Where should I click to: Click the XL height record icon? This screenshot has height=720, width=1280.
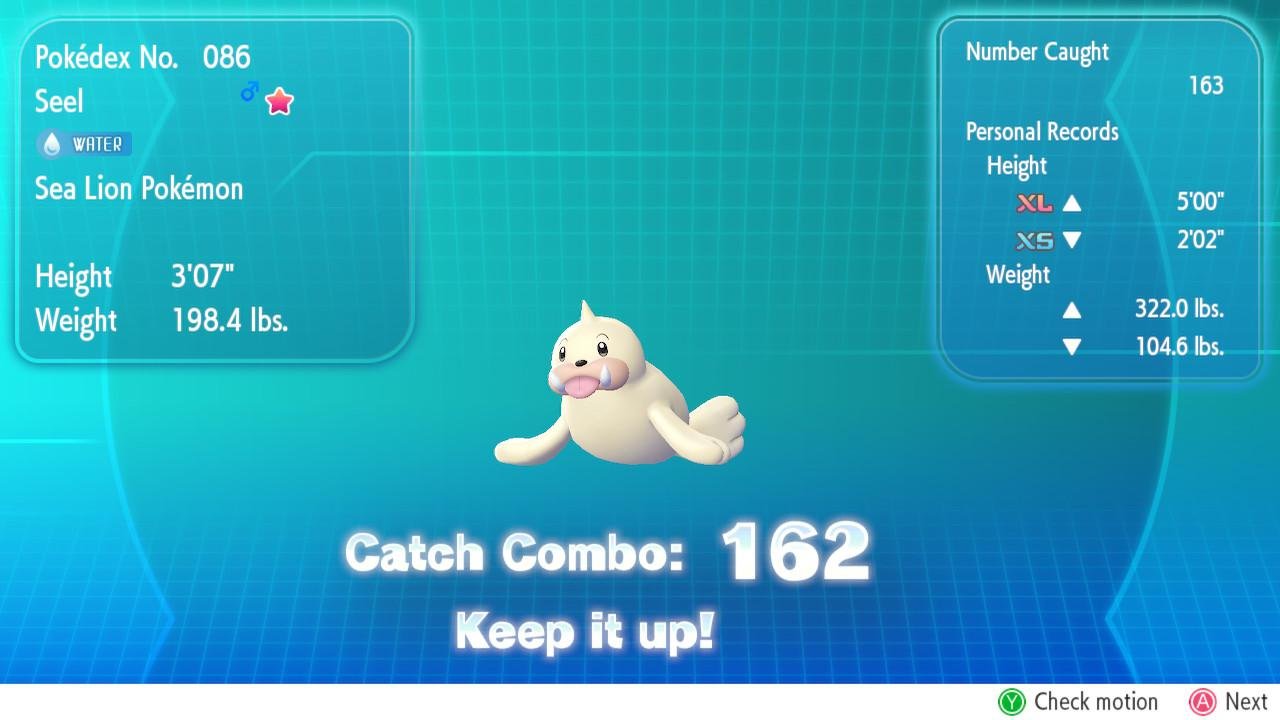tap(1035, 203)
